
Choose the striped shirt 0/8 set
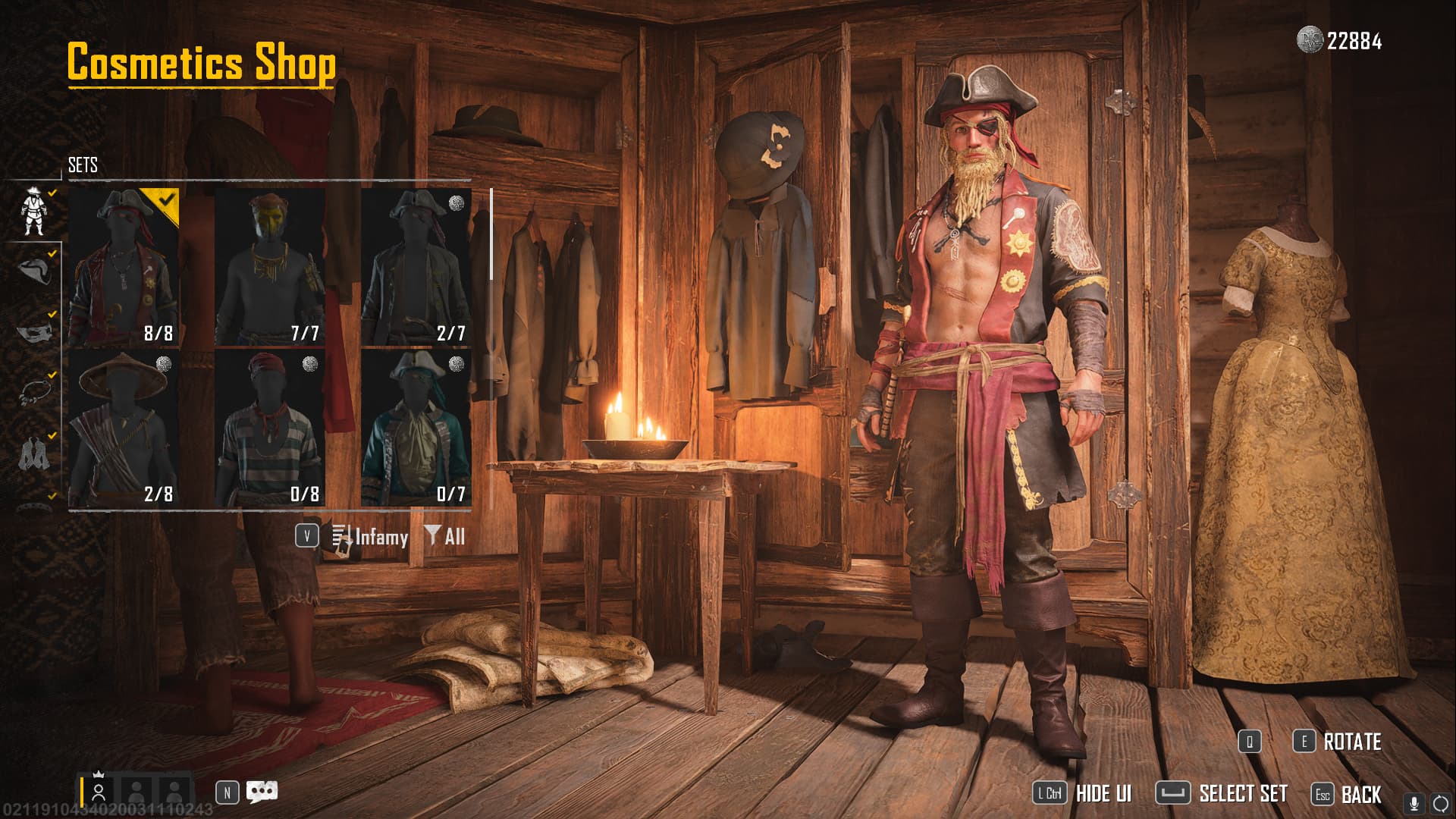tap(270, 428)
